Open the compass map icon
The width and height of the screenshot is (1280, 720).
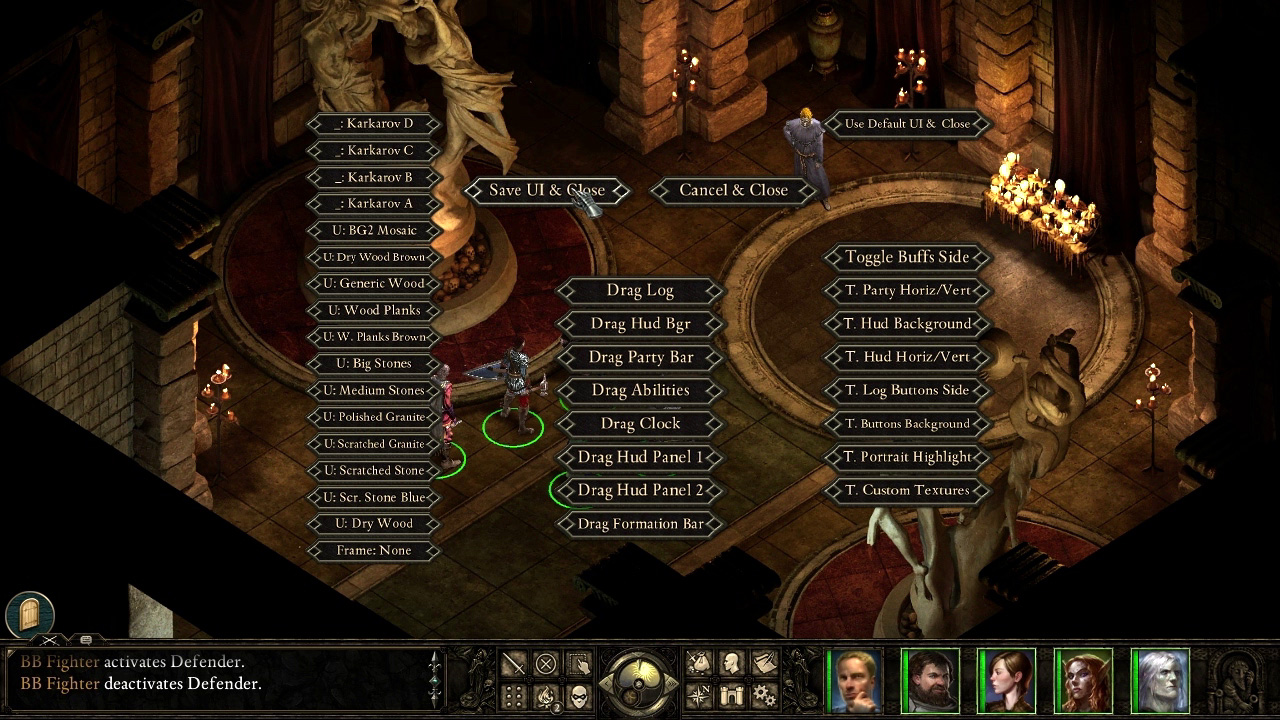pos(698,694)
